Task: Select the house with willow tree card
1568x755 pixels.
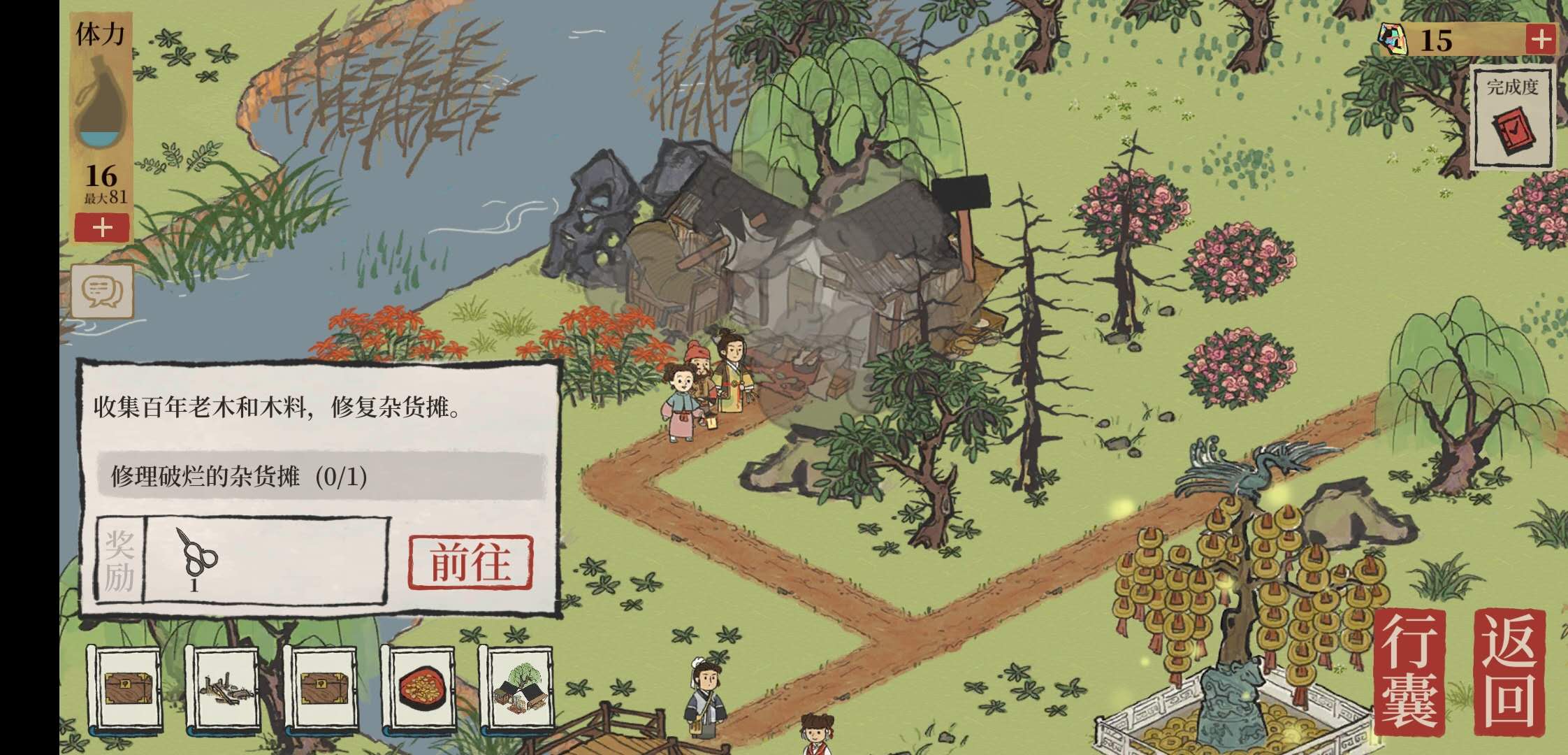Action: coord(518,687)
